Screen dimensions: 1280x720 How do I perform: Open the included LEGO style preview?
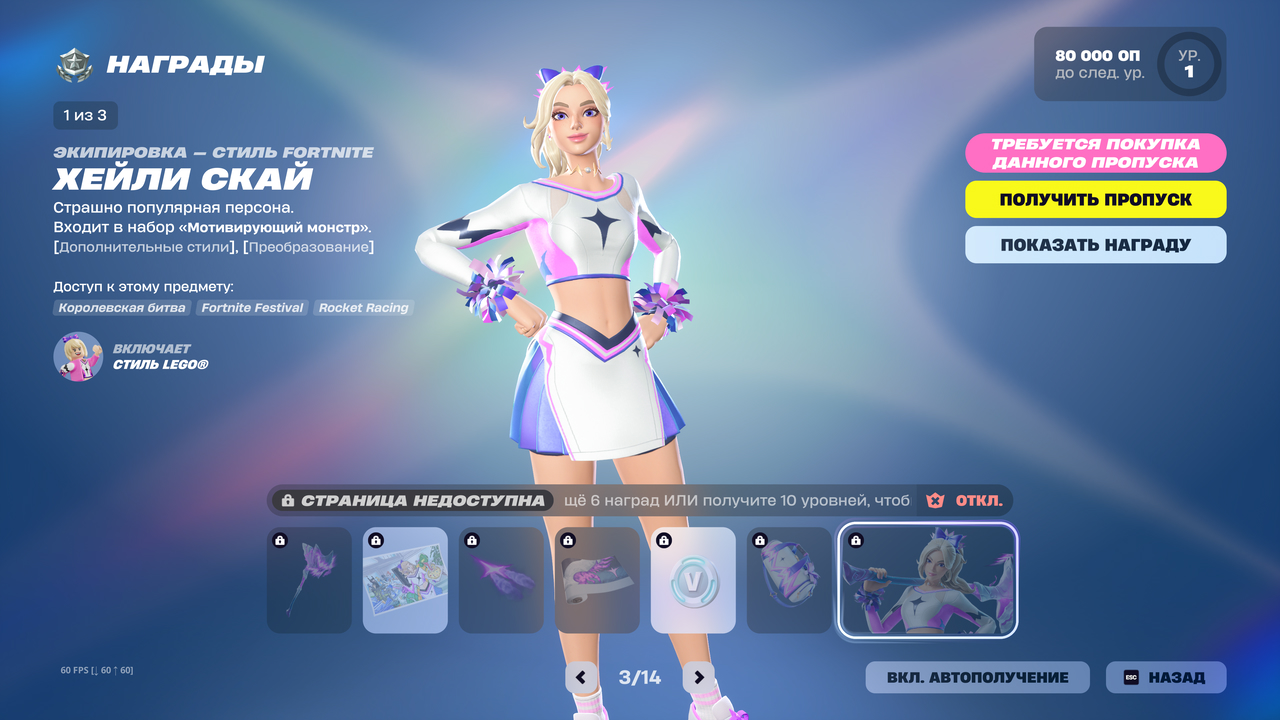[78, 357]
